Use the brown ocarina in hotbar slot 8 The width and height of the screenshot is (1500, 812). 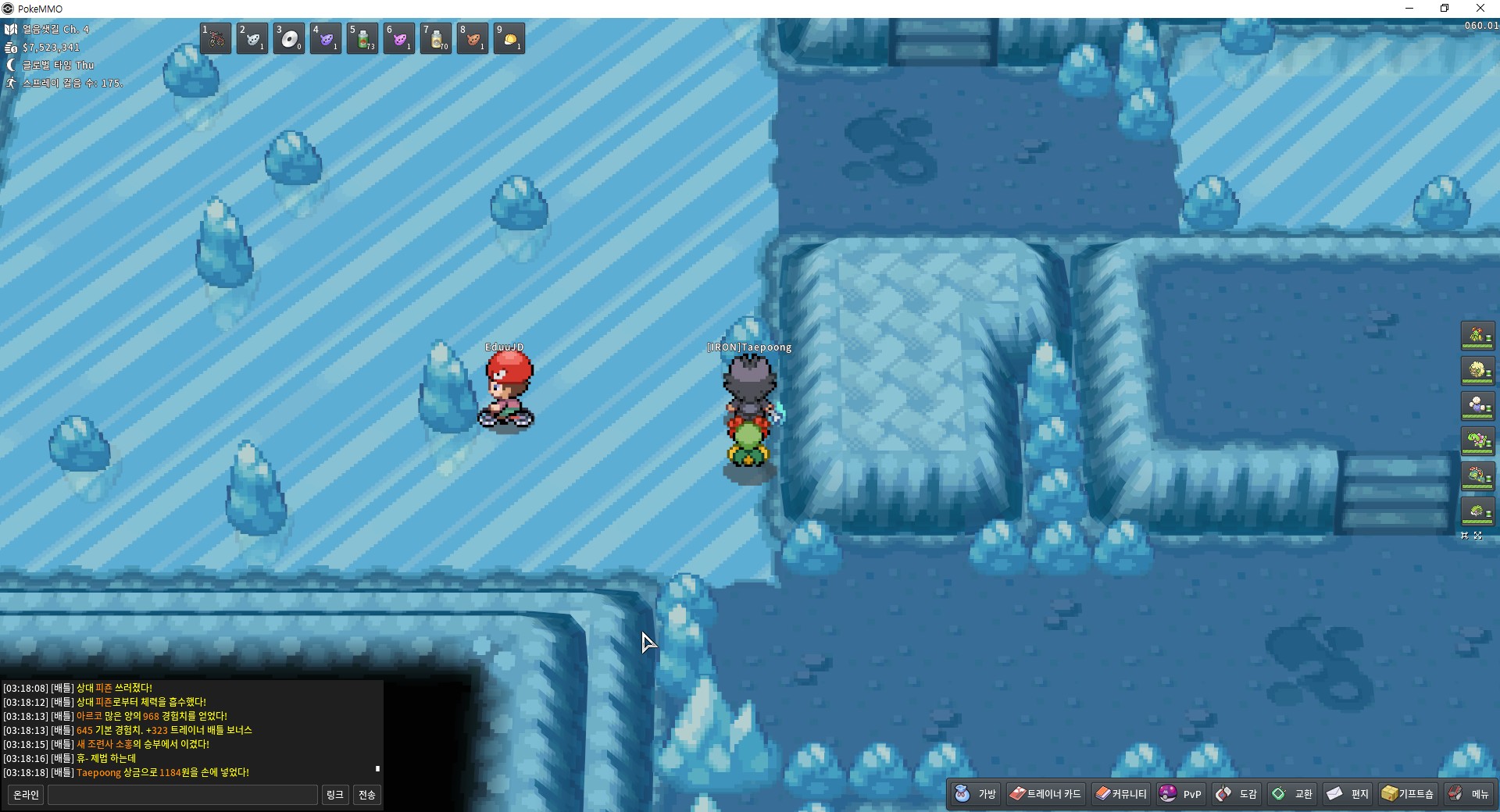coord(473,38)
